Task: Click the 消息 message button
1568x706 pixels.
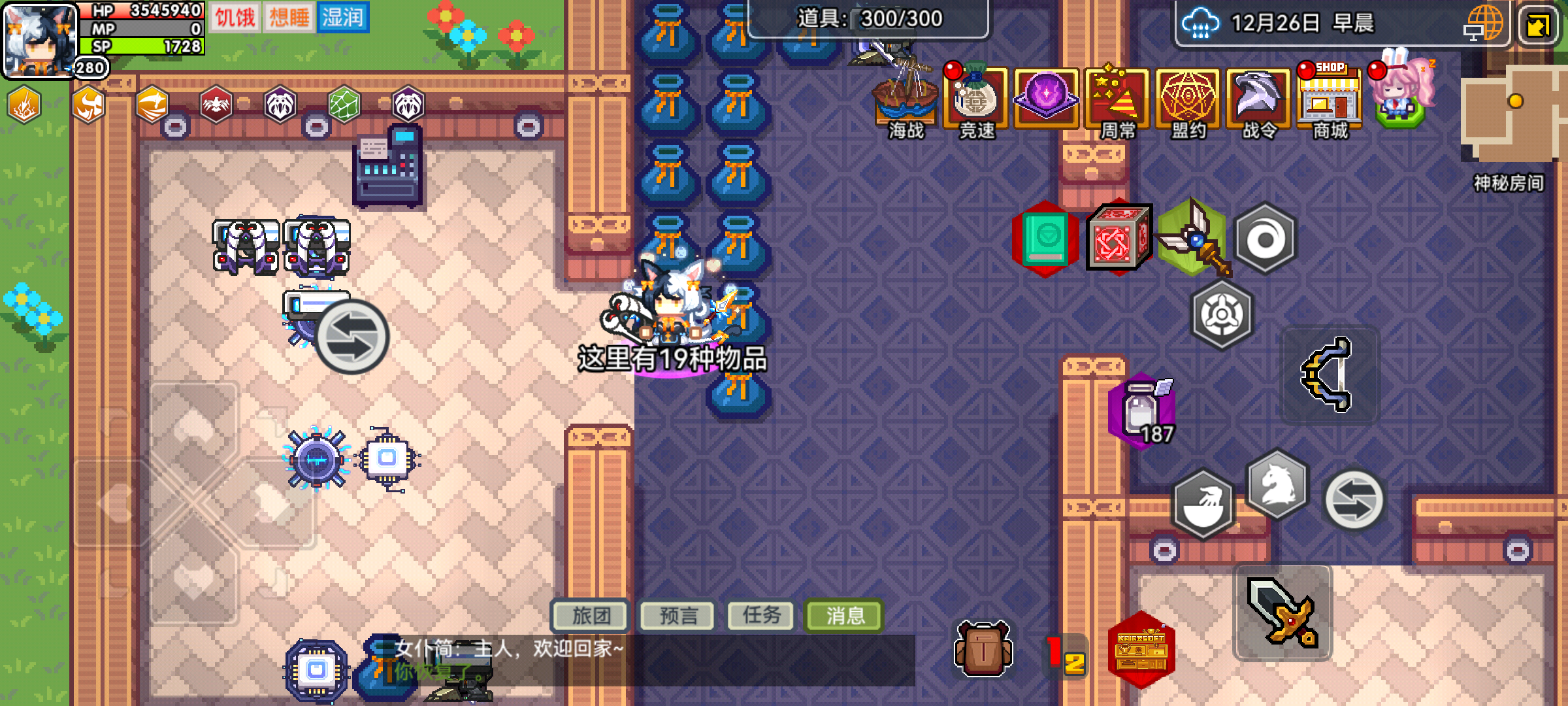Action: (x=843, y=614)
